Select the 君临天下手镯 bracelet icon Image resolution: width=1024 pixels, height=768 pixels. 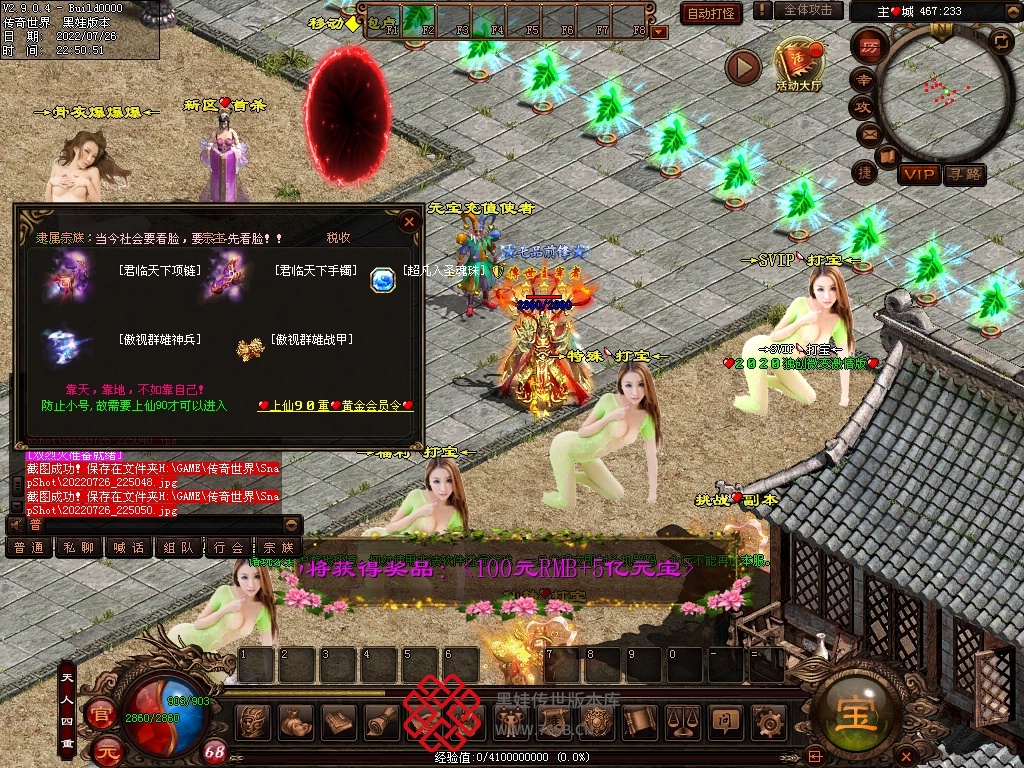click(225, 277)
